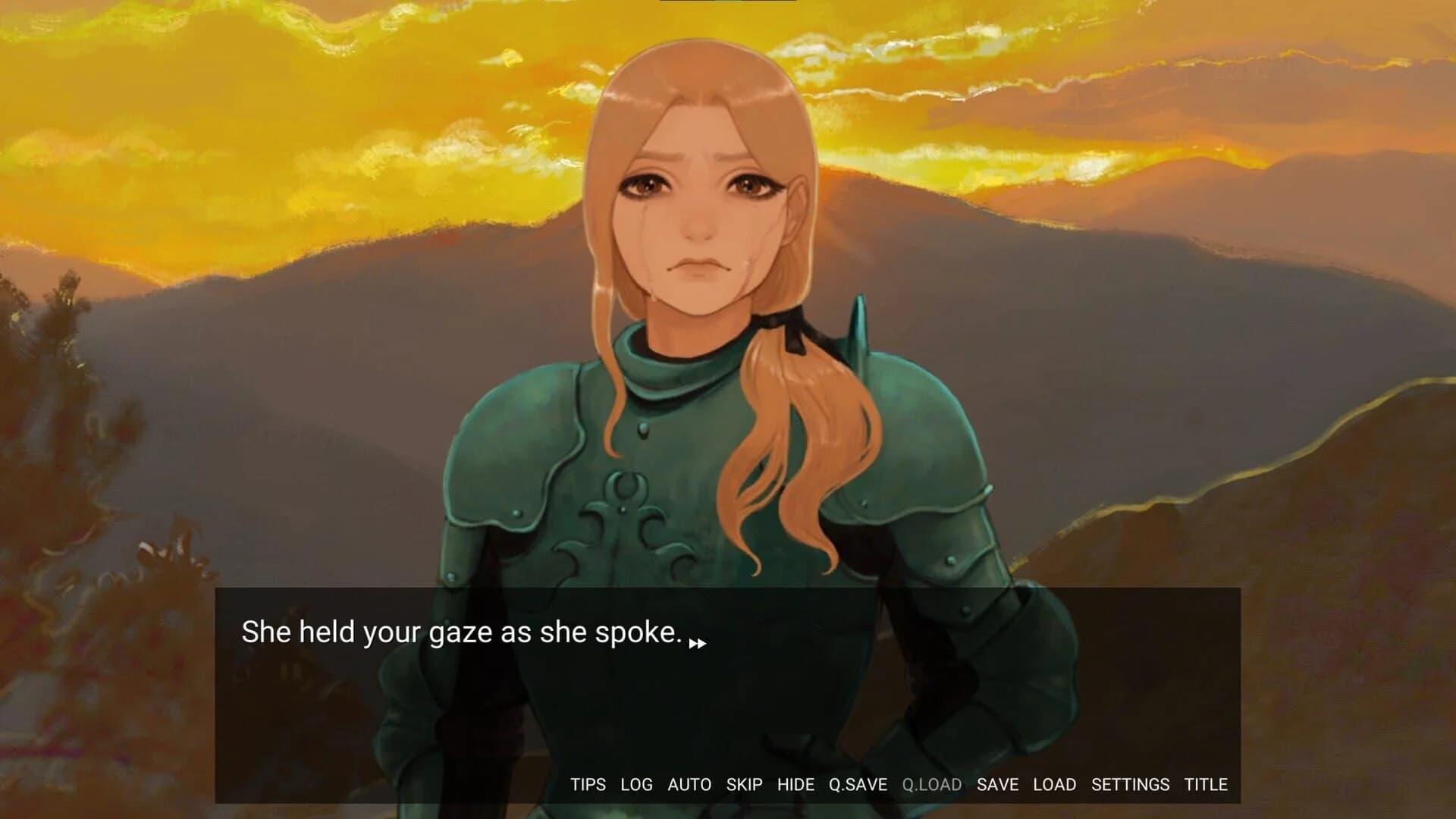Open the dialogue LOG history

[x=636, y=786]
